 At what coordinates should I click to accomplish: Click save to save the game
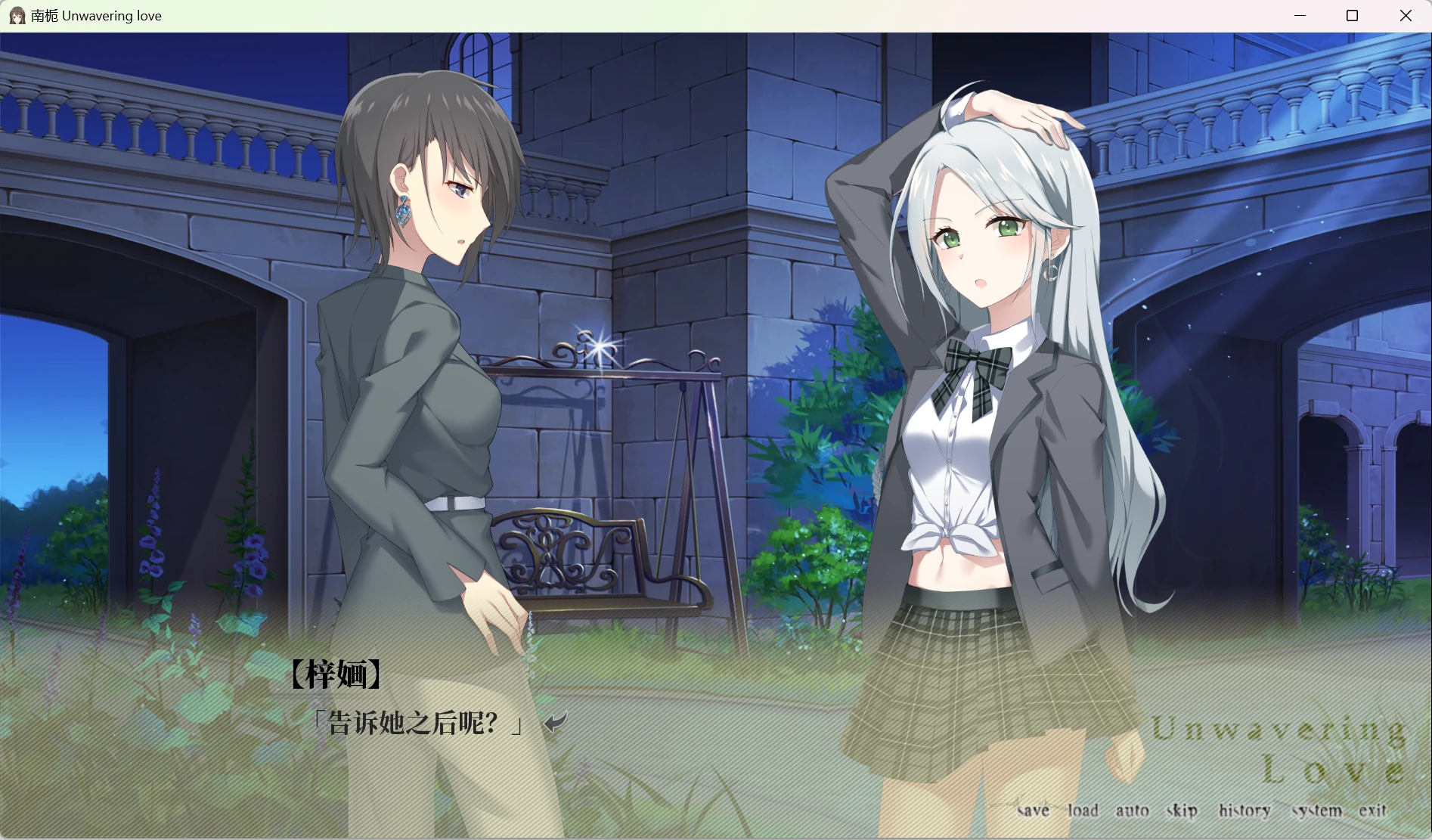tap(1033, 811)
